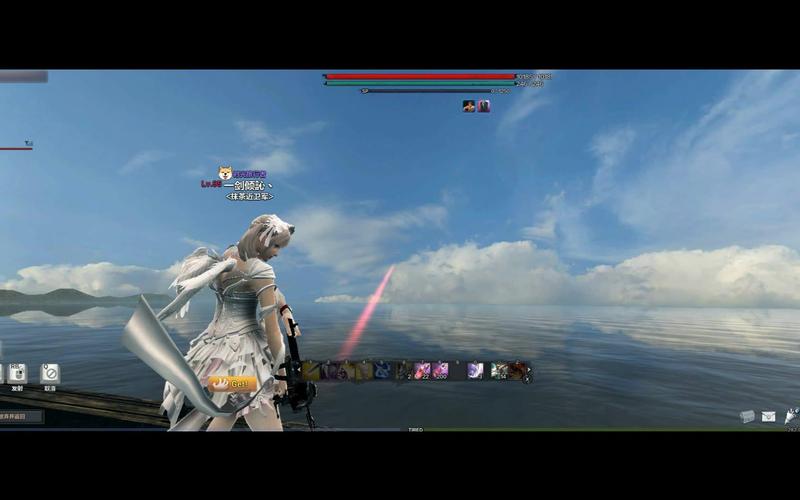Activate the purple-white skill with count 4
This screenshot has width=800, height=500.
[475, 371]
